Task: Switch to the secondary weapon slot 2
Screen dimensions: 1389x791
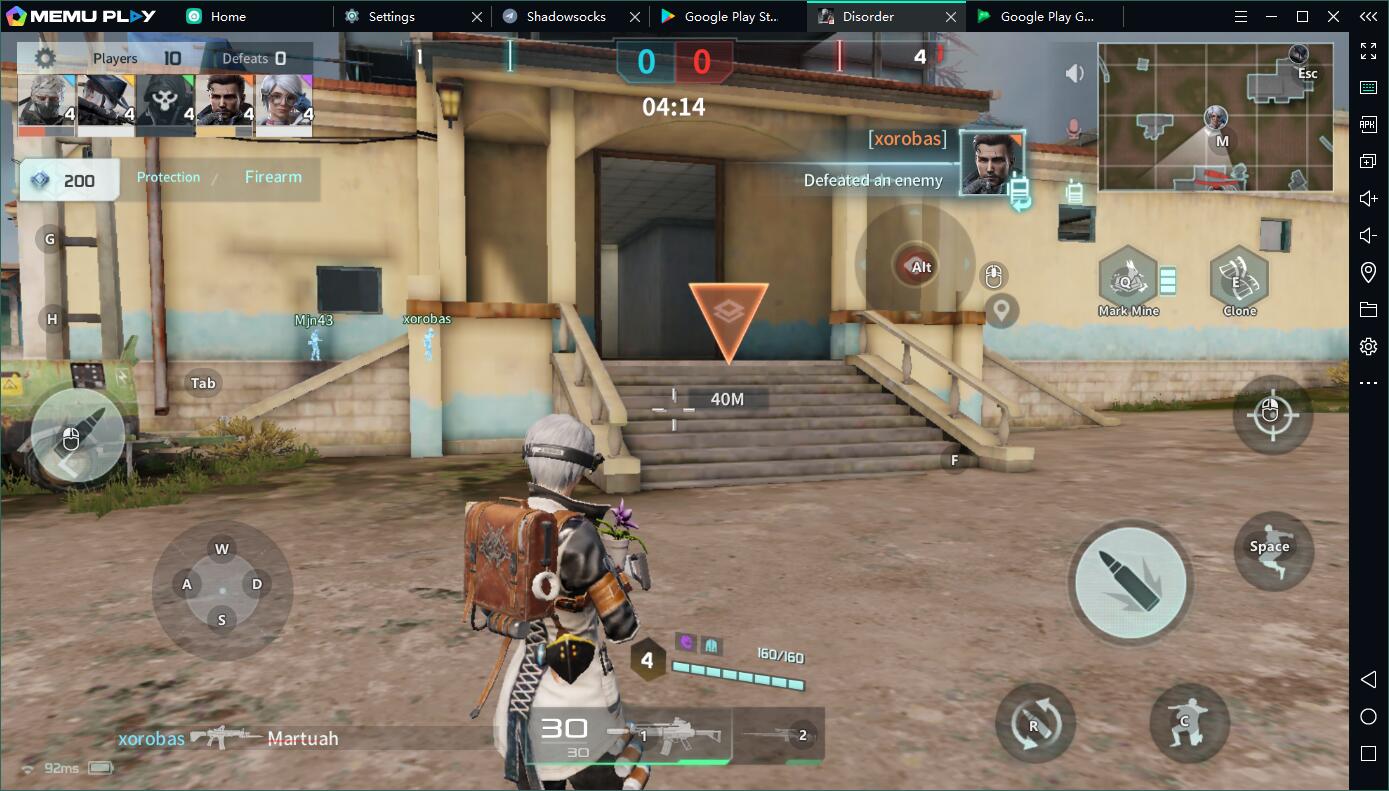Action: [x=782, y=736]
